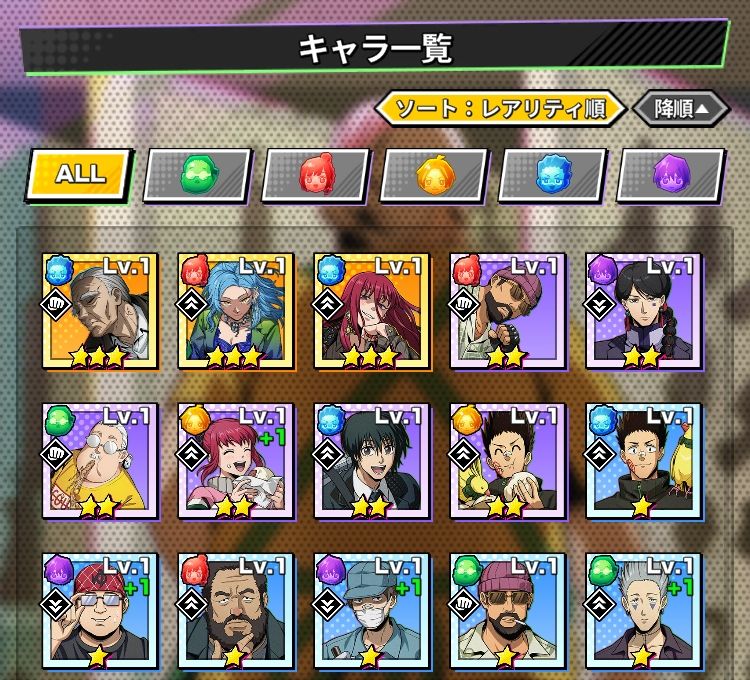
Task: Pick the silver spiky-haired one-star character
Action: (643, 612)
